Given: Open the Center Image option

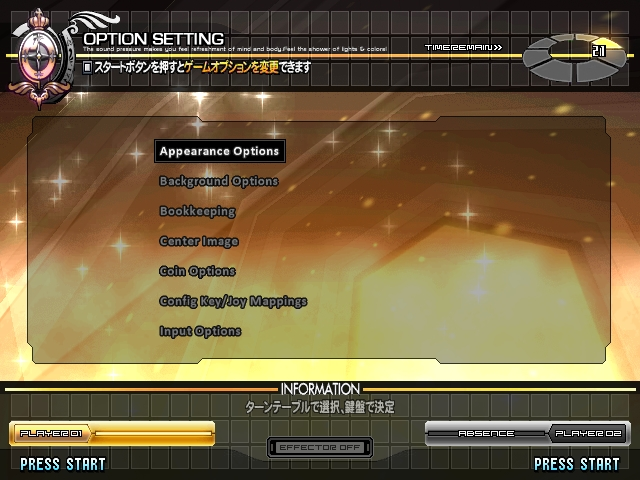Looking at the screenshot, I should pyautogui.click(x=199, y=241).
